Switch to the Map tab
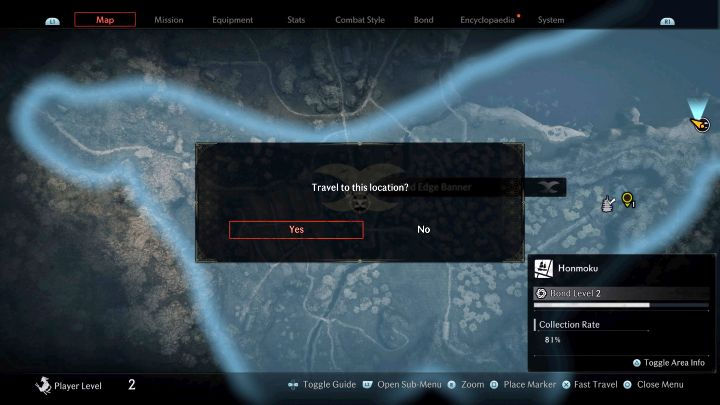 click(105, 20)
